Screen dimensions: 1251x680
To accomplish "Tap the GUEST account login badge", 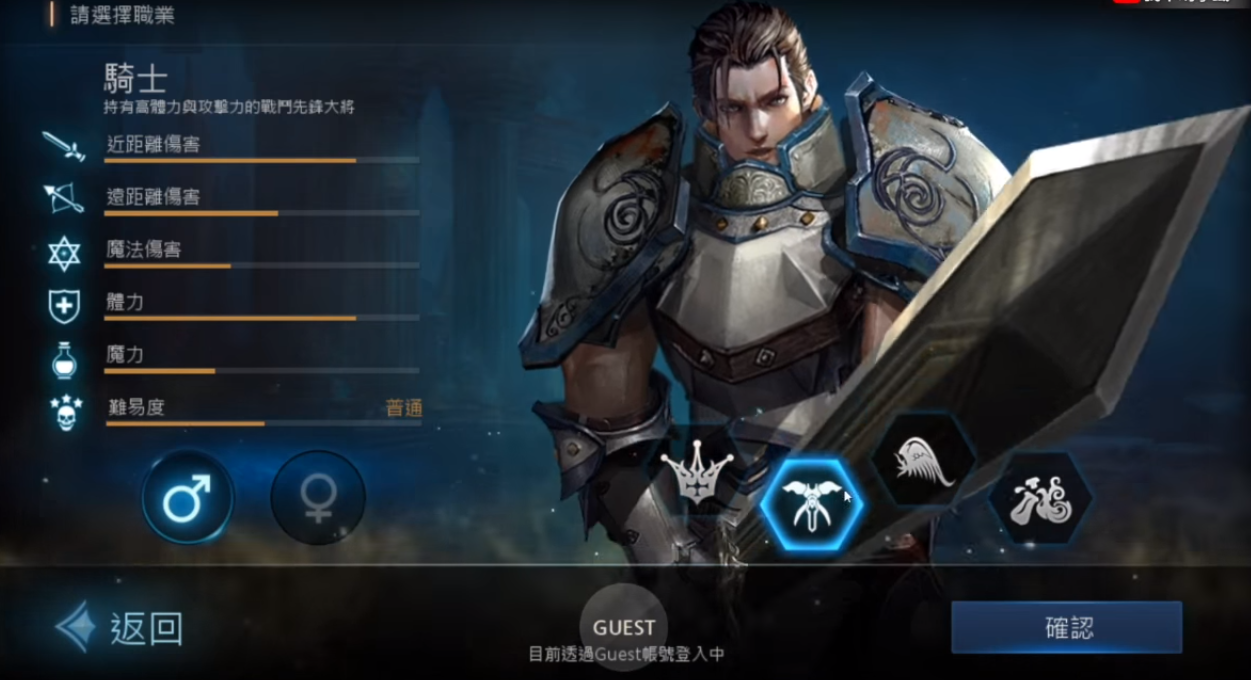I will tap(624, 627).
